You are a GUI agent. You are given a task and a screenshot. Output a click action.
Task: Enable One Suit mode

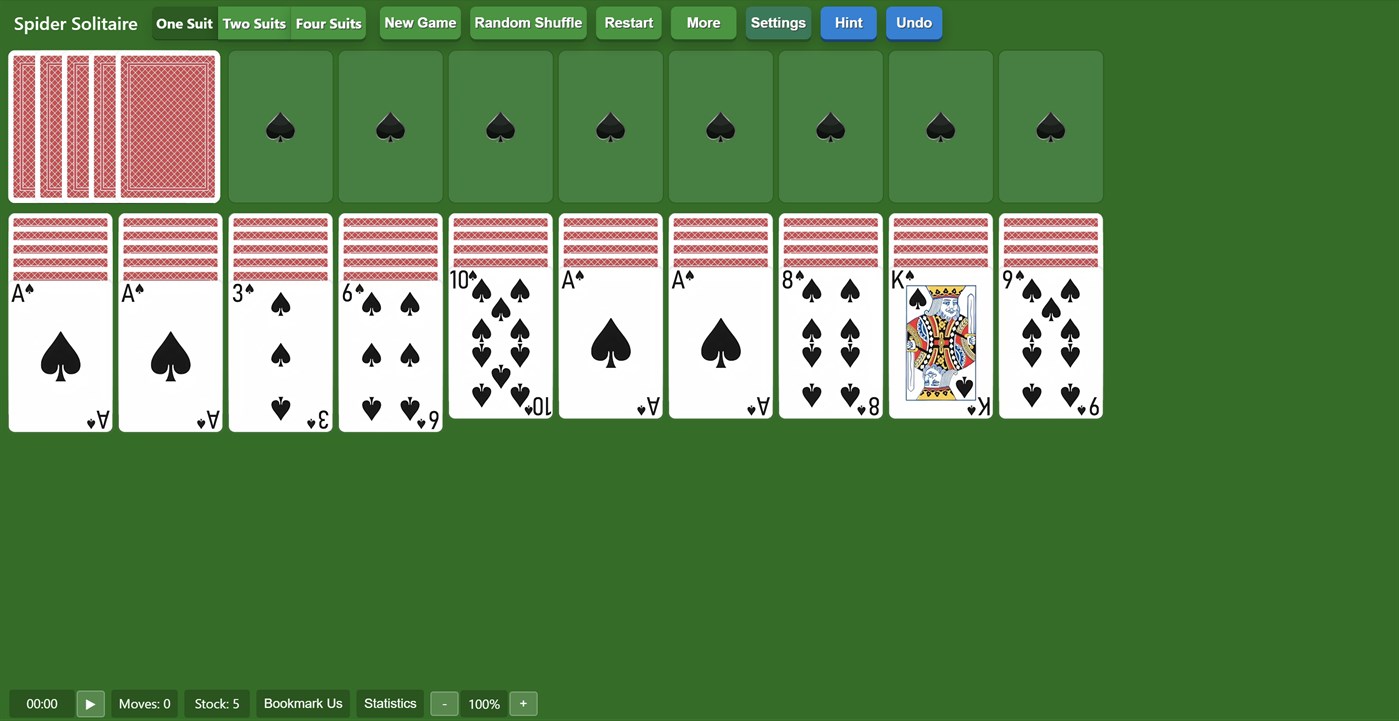point(184,22)
